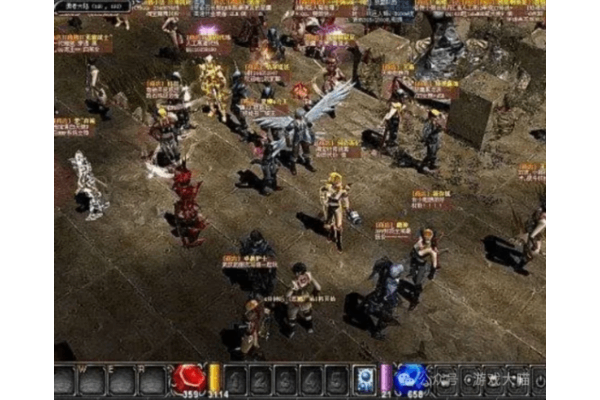Select the R skill slot
Image resolution: width=600 pixels, height=400 pixels.
tap(151, 380)
